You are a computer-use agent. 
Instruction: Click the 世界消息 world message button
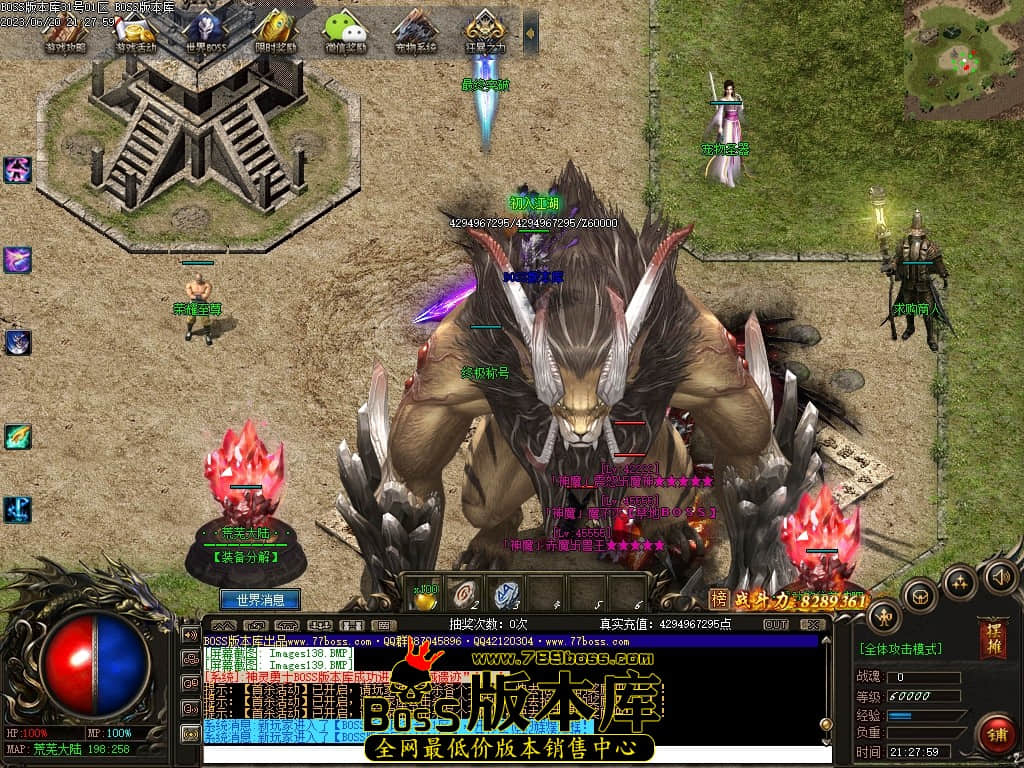[259, 600]
